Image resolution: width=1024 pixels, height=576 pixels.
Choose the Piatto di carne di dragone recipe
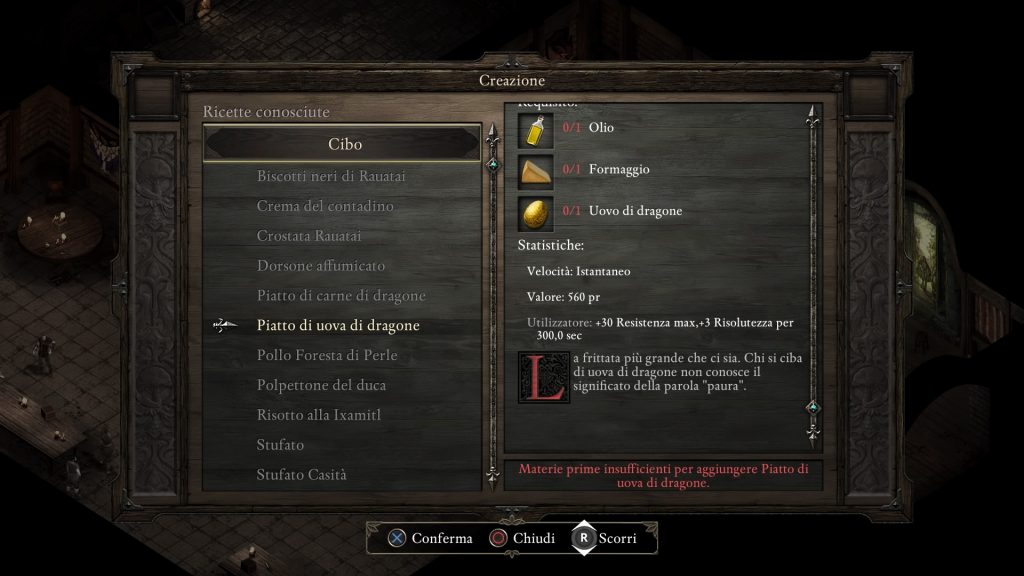point(341,296)
